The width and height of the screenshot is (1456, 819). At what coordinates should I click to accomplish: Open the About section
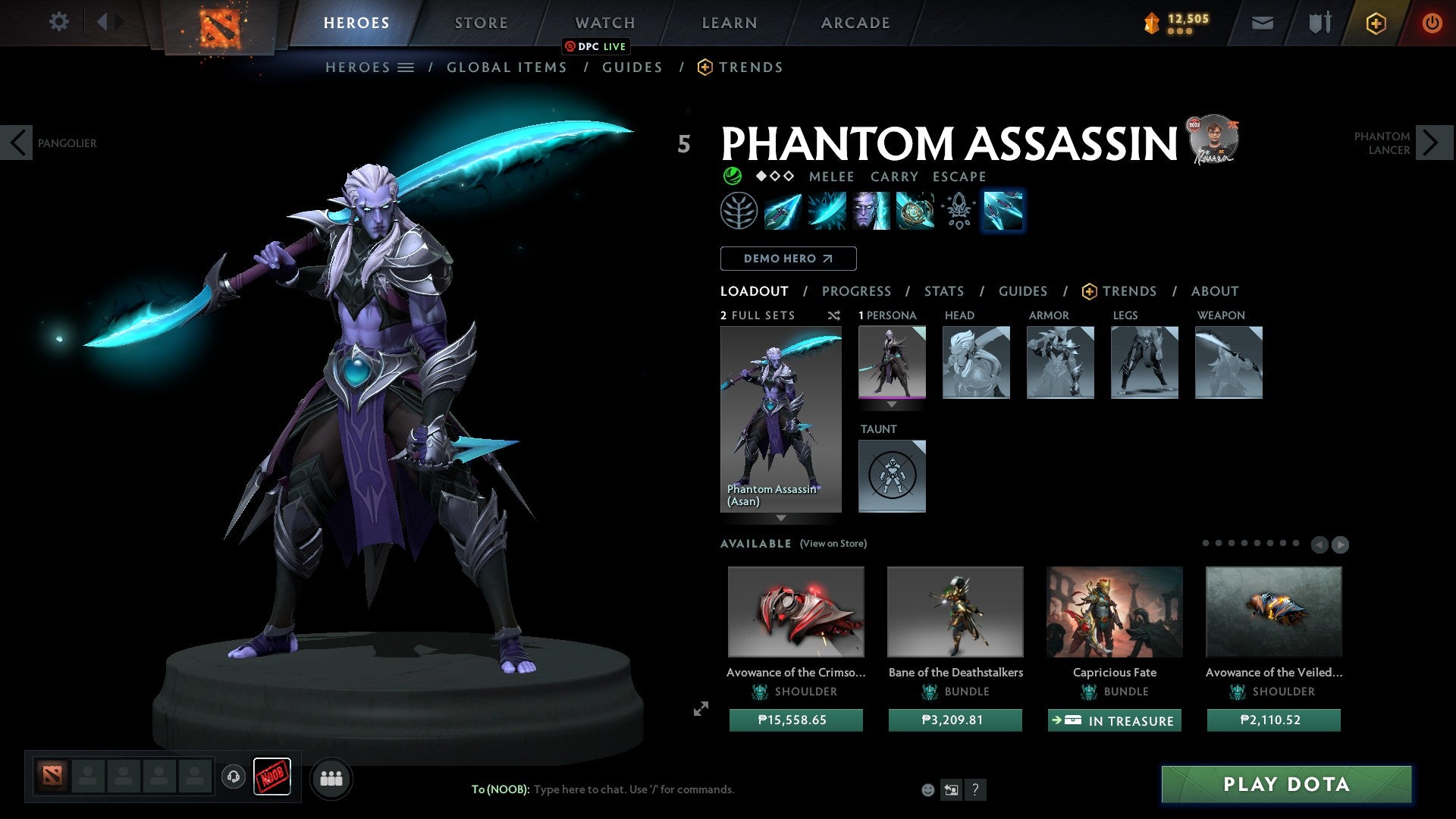pos(1214,291)
